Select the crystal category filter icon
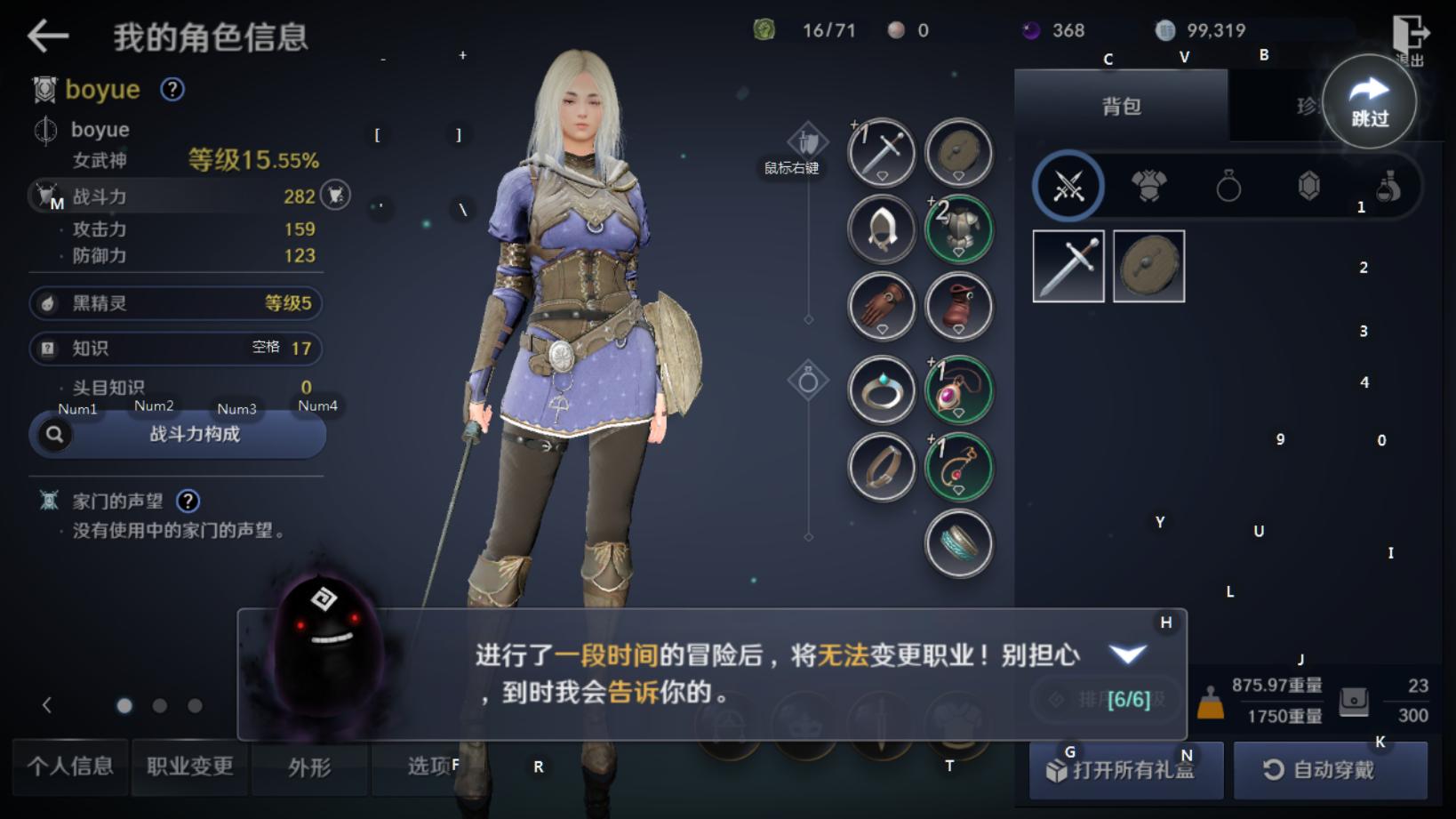 click(1307, 188)
